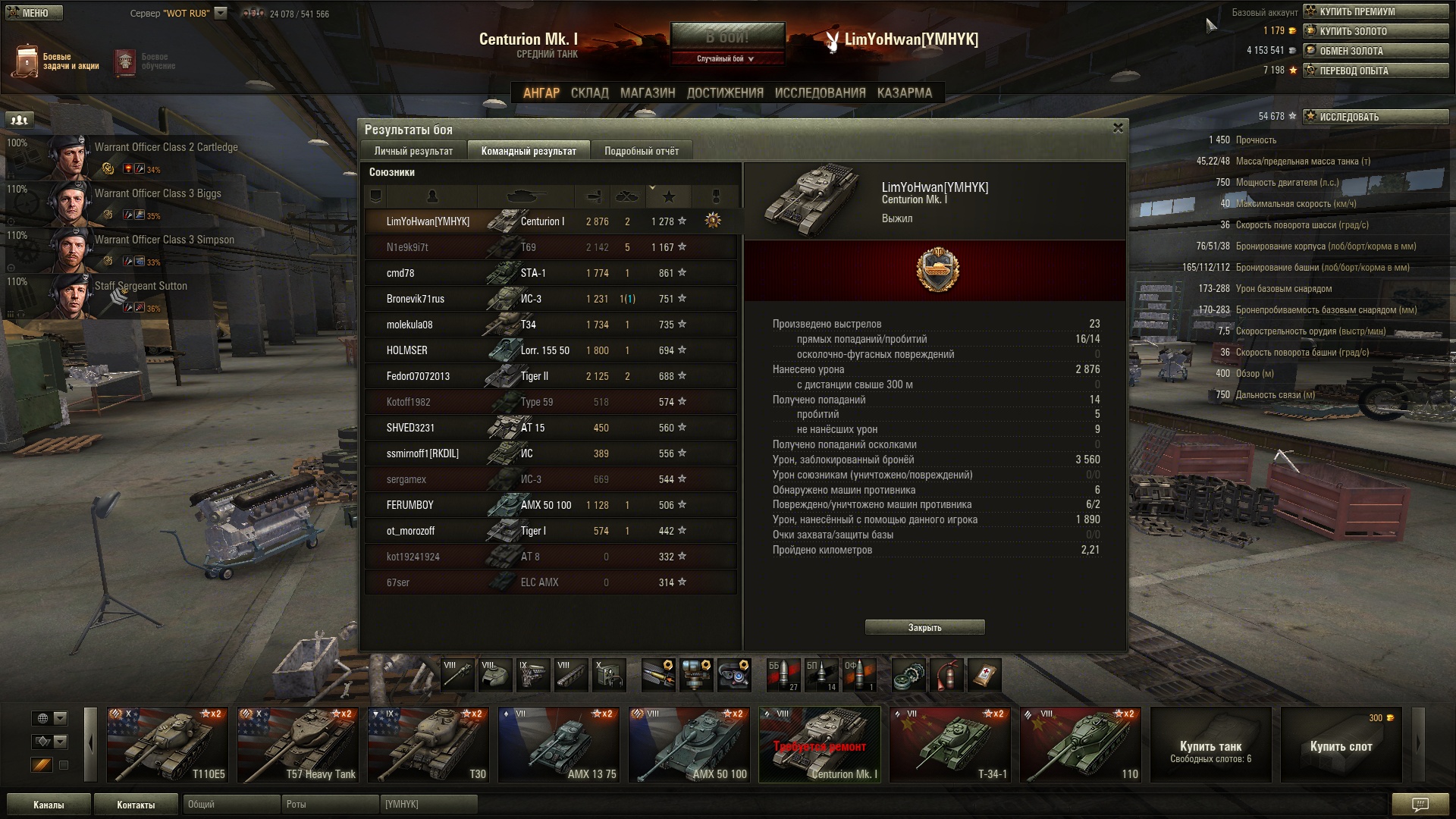Viewport: 1456px width, 819px height.
Task: Go to the СКЛАД section
Action: [589, 93]
